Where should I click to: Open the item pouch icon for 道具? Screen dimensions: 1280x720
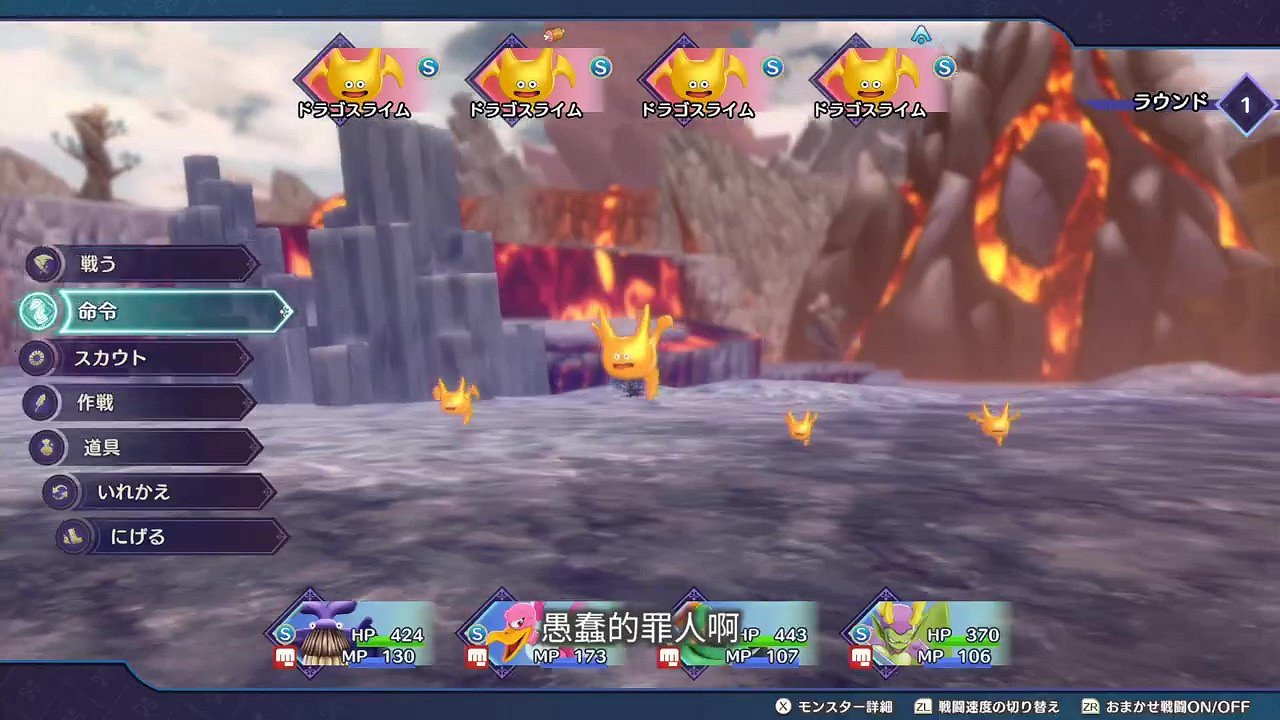(x=46, y=447)
